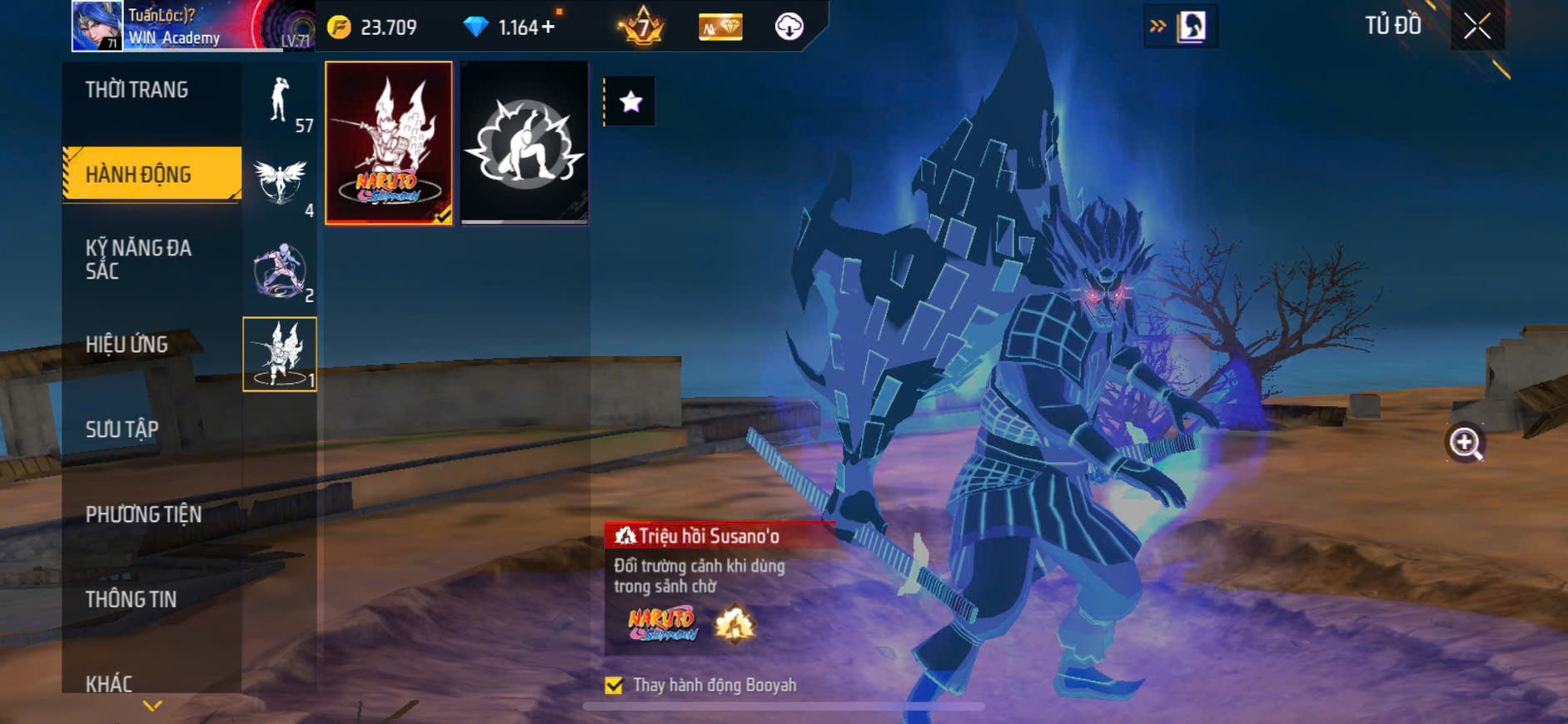Select the Khác category
The image size is (1568, 724).
pos(109,683)
